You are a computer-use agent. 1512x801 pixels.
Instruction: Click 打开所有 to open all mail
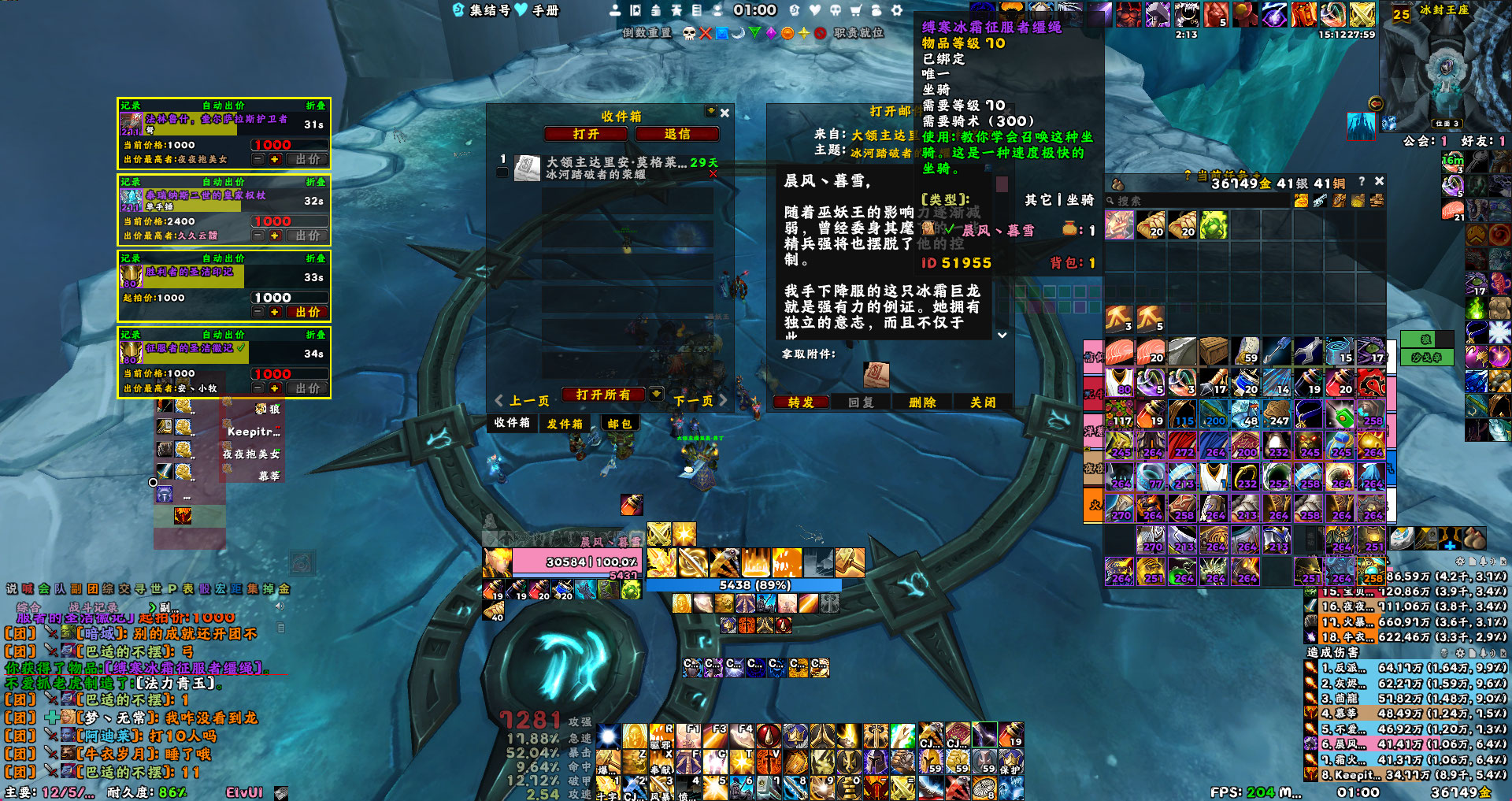click(x=603, y=395)
